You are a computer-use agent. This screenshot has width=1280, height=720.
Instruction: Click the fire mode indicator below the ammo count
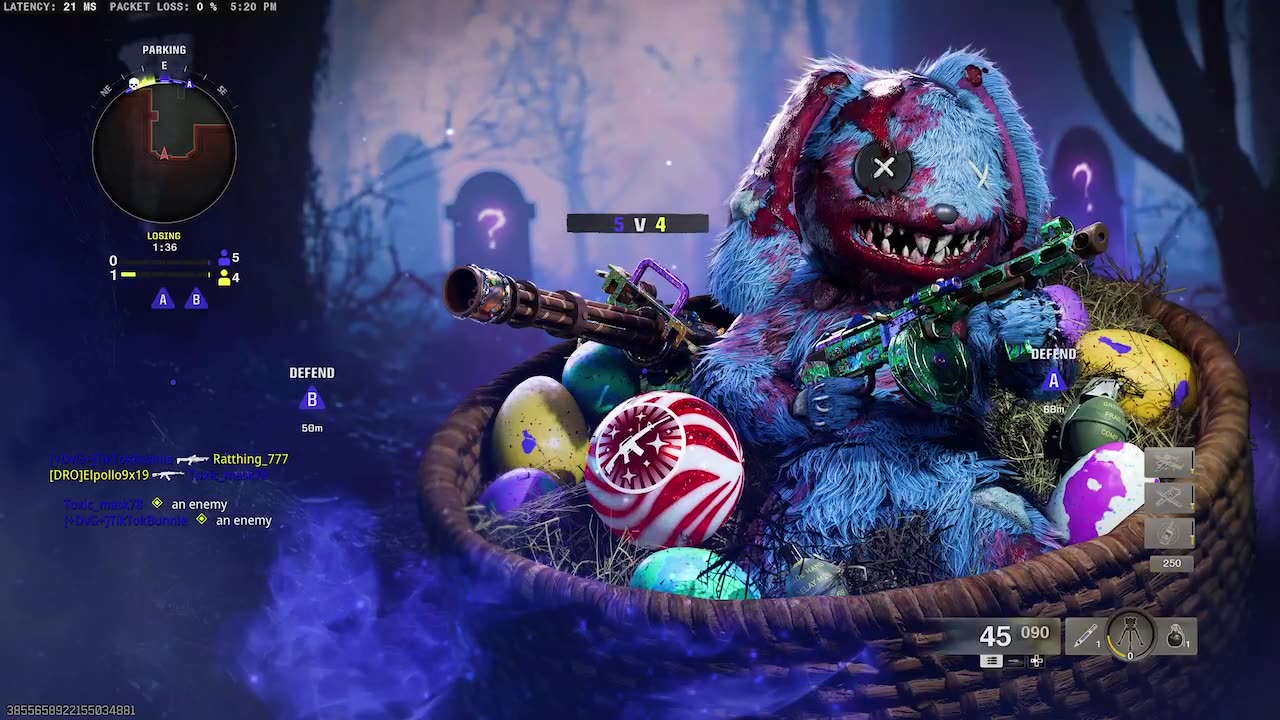(991, 661)
